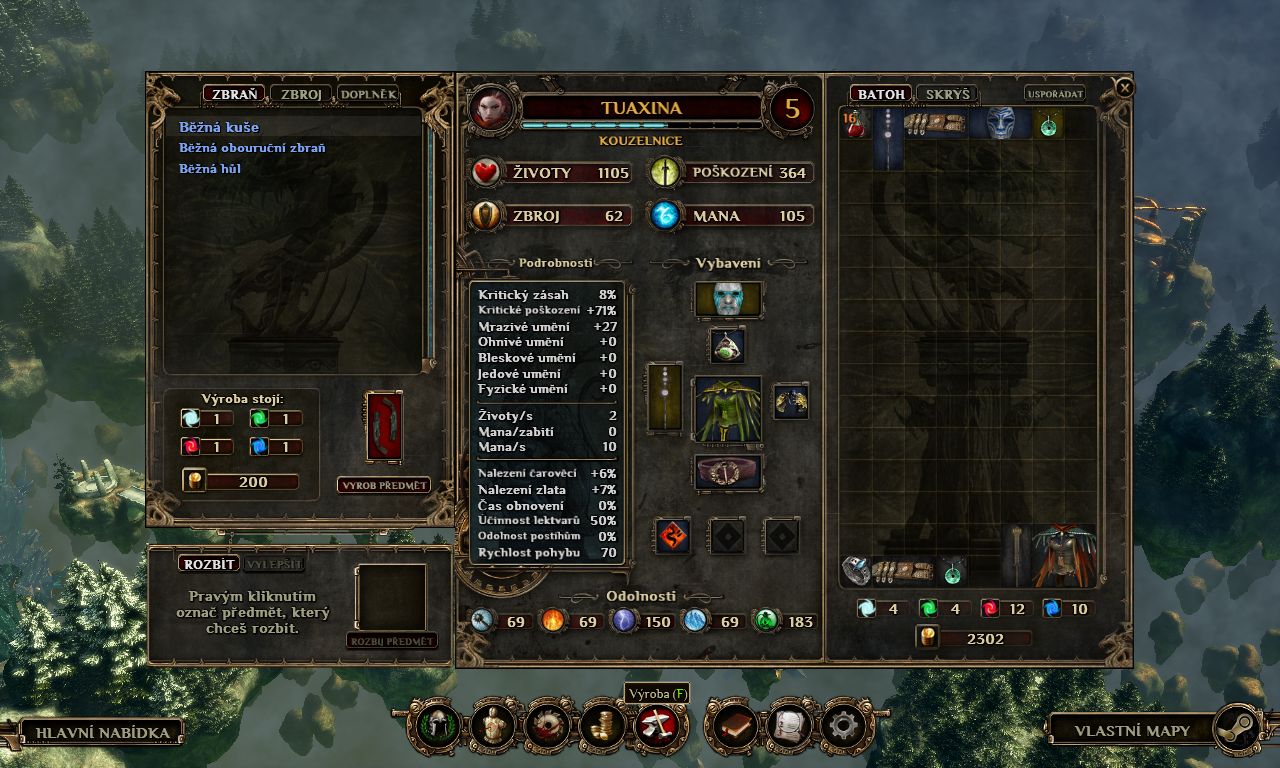Switch to the Zbroj crafting tab

[x=300, y=94]
